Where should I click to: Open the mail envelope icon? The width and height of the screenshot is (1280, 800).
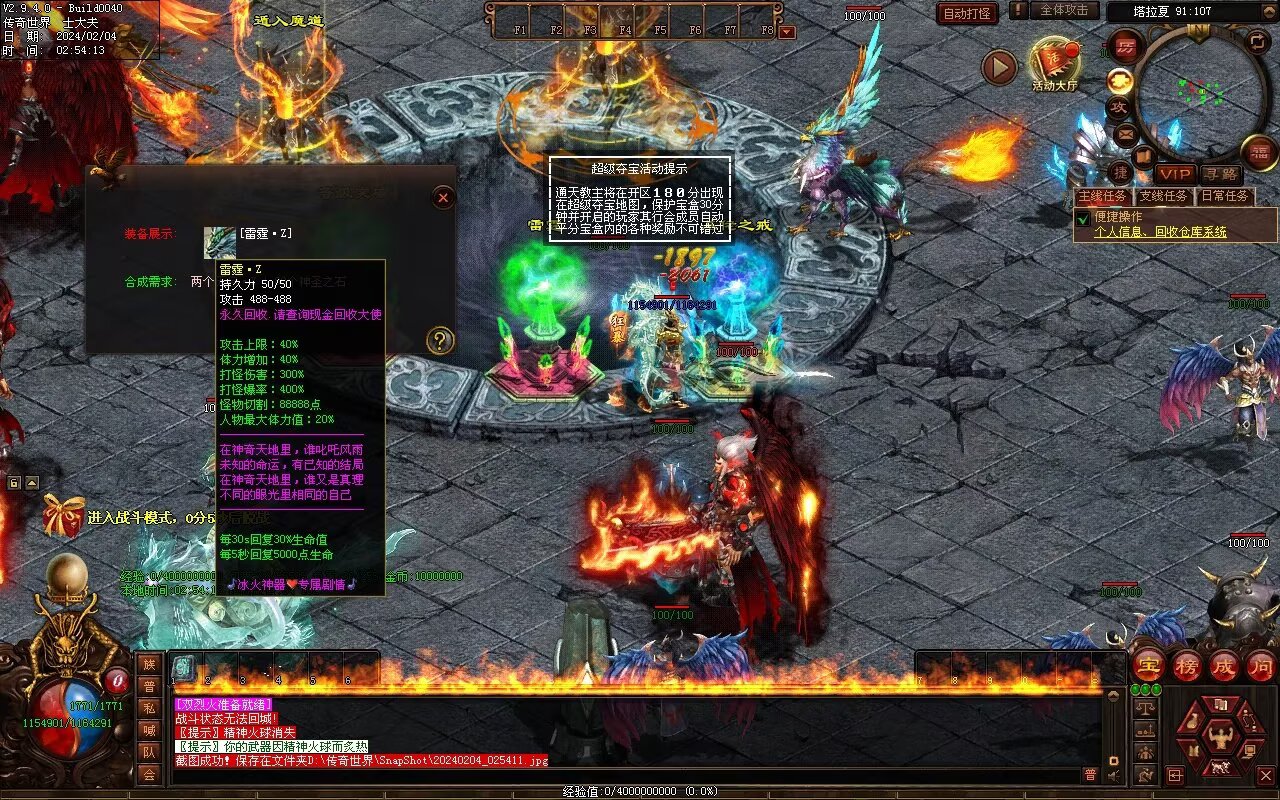click(x=1127, y=133)
